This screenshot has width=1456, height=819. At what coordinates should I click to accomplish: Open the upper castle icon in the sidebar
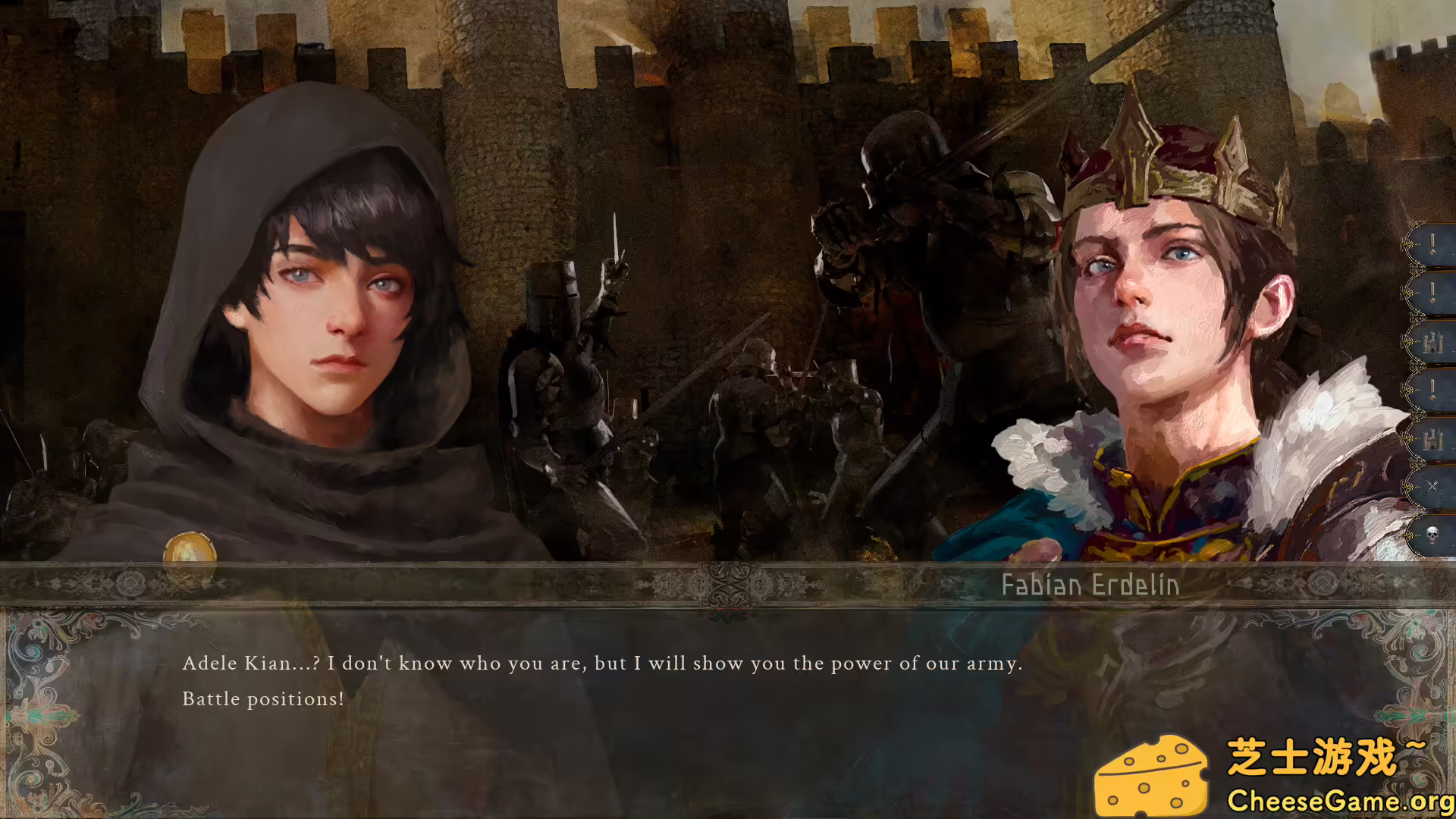point(1433,341)
